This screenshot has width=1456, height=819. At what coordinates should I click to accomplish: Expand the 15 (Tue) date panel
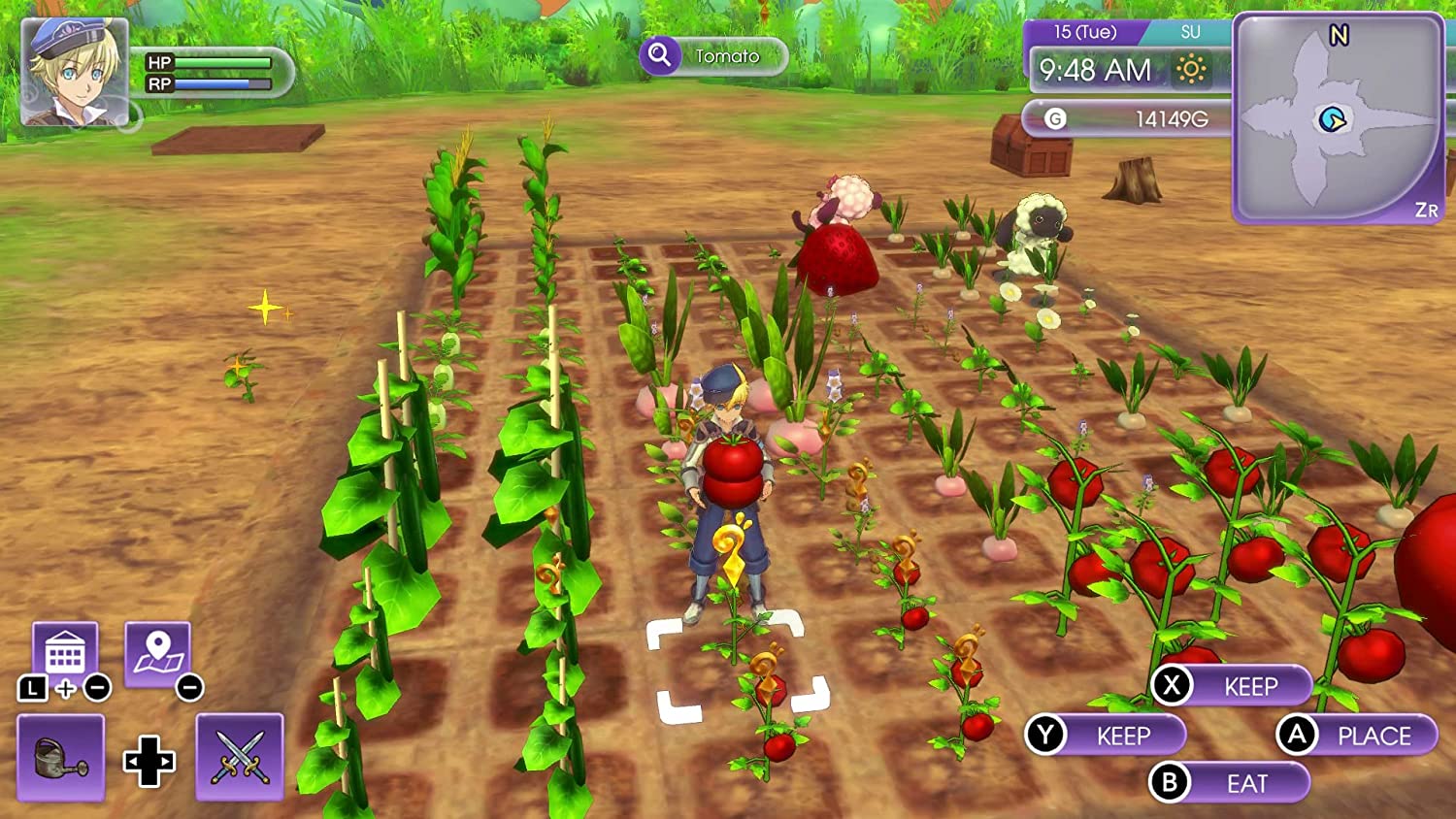(1084, 32)
